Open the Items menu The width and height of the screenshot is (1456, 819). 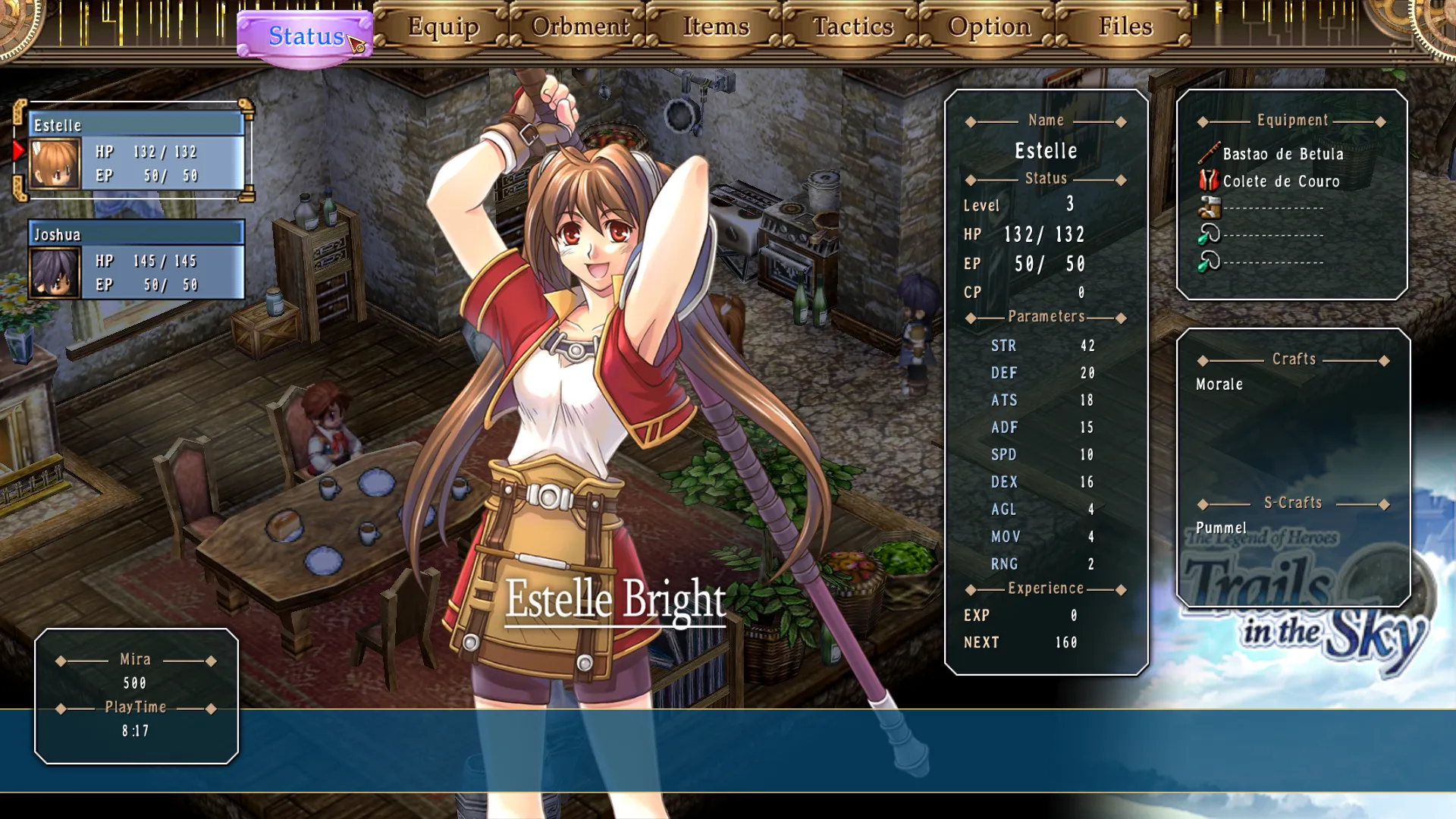(x=716, y=27)
